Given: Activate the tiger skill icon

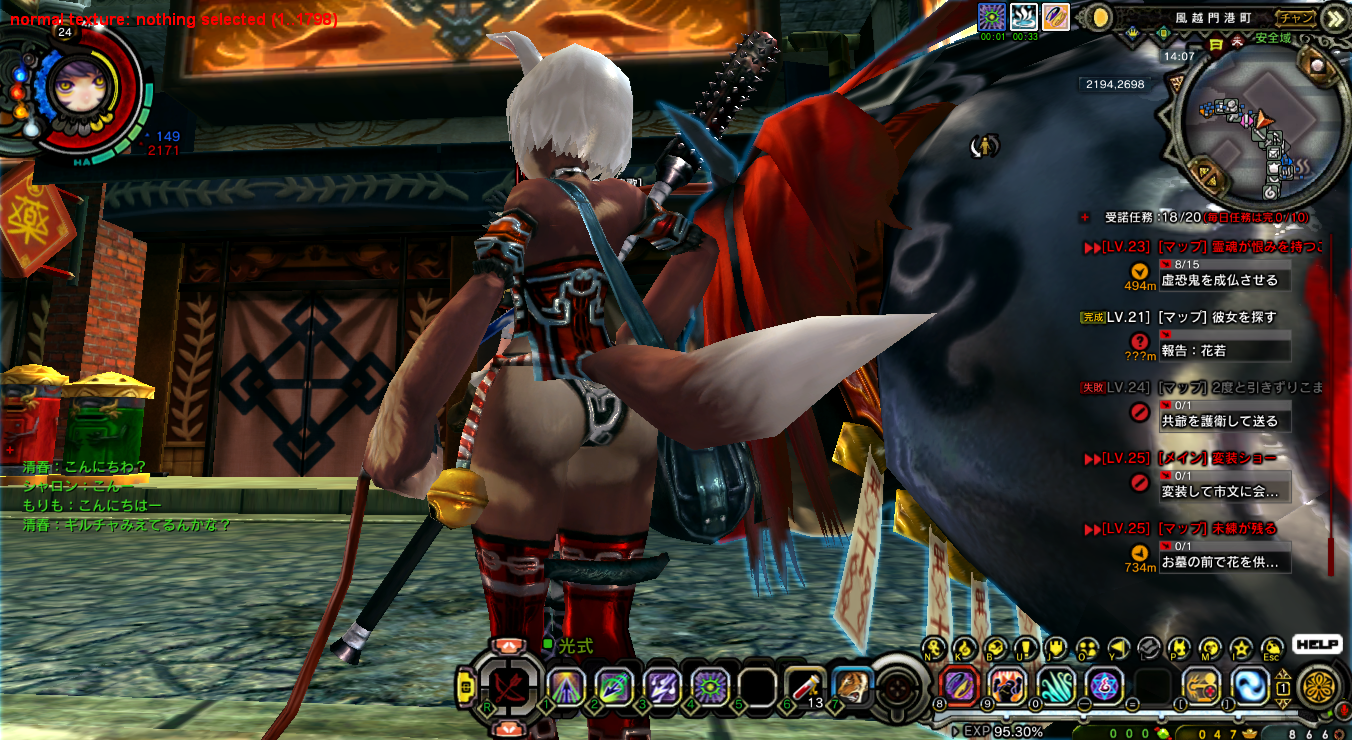Looking at the screenshot, I should point(852,686).
